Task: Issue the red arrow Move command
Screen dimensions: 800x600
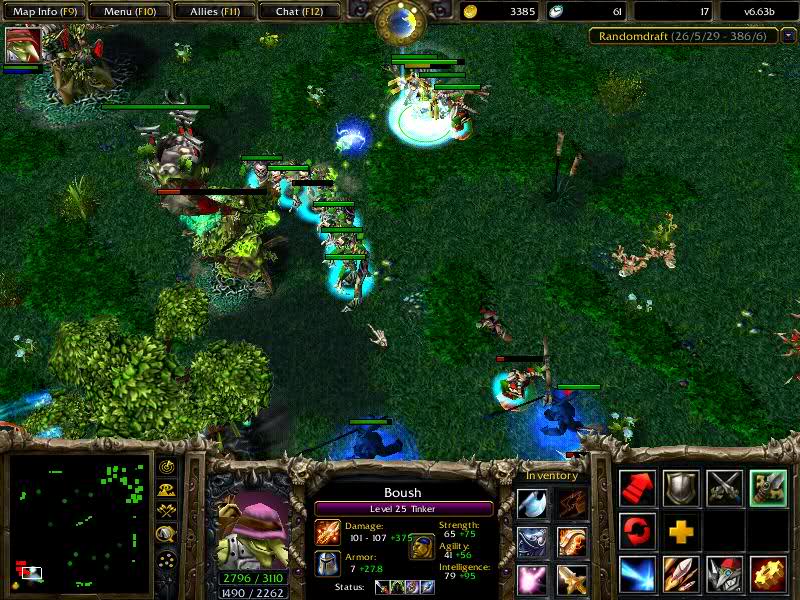Action: pos(638,487)
